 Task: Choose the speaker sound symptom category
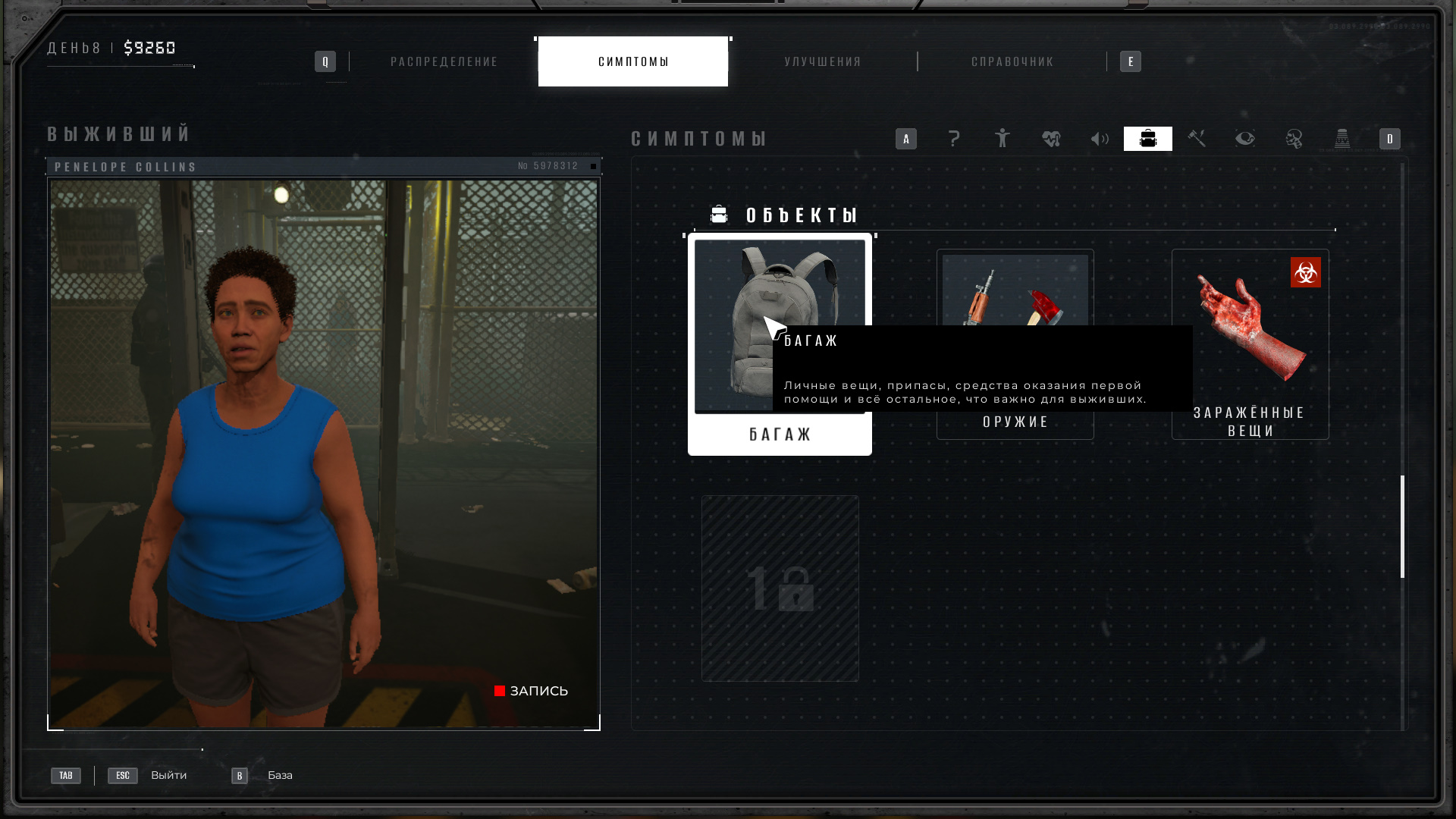tap(1100, 139)
